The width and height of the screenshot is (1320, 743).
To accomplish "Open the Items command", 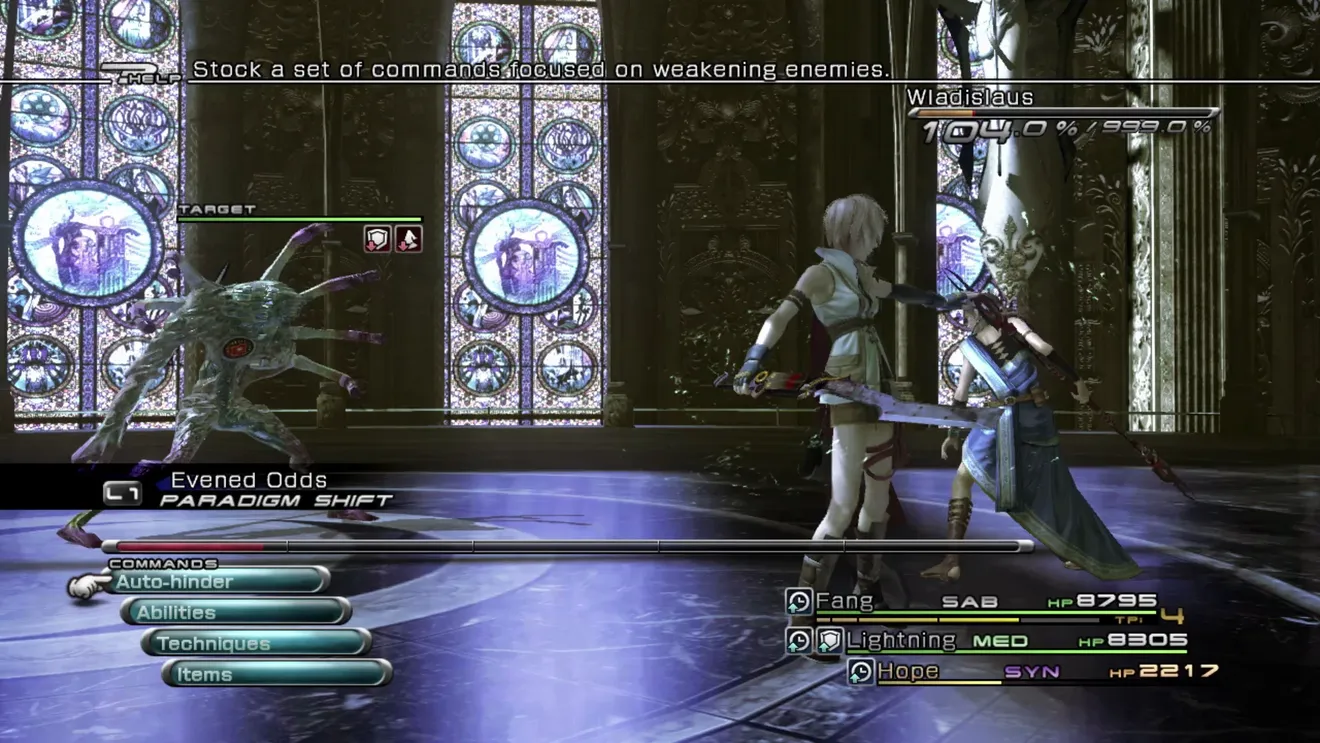I will point(276,674).
